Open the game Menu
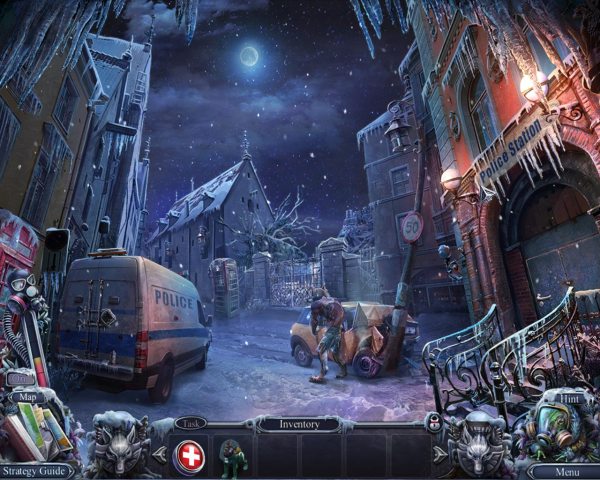 click(564, 470)
